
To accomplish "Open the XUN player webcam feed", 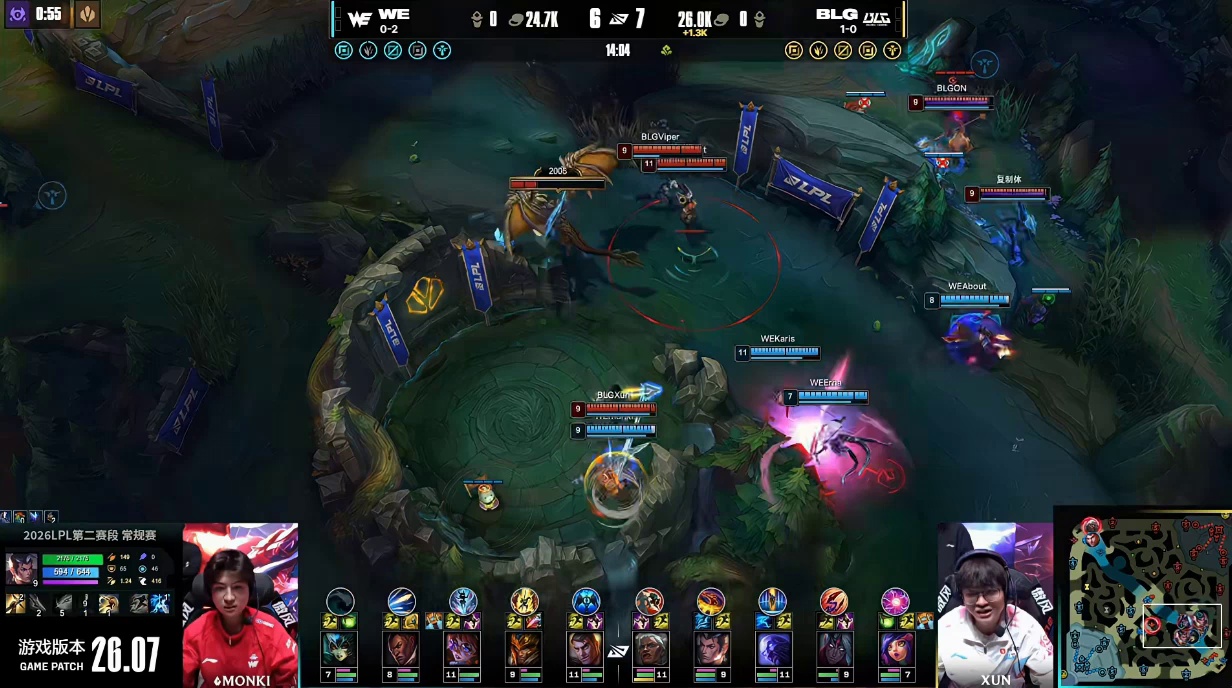I will [x=994, y=604].
